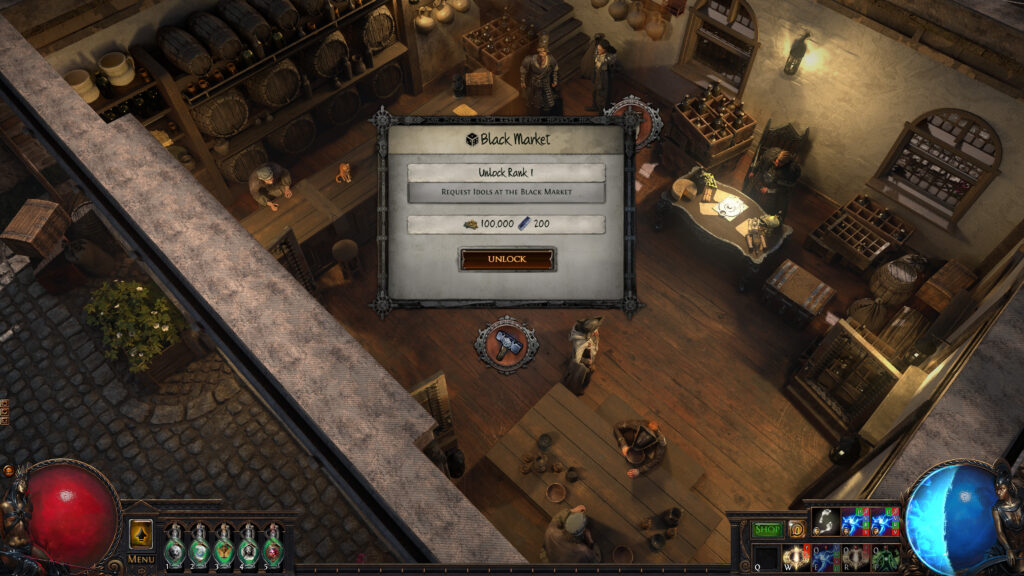Click the small orange orb above the health globe
The height and width of the screenshot is (576, 1024).
pos(8,470)
